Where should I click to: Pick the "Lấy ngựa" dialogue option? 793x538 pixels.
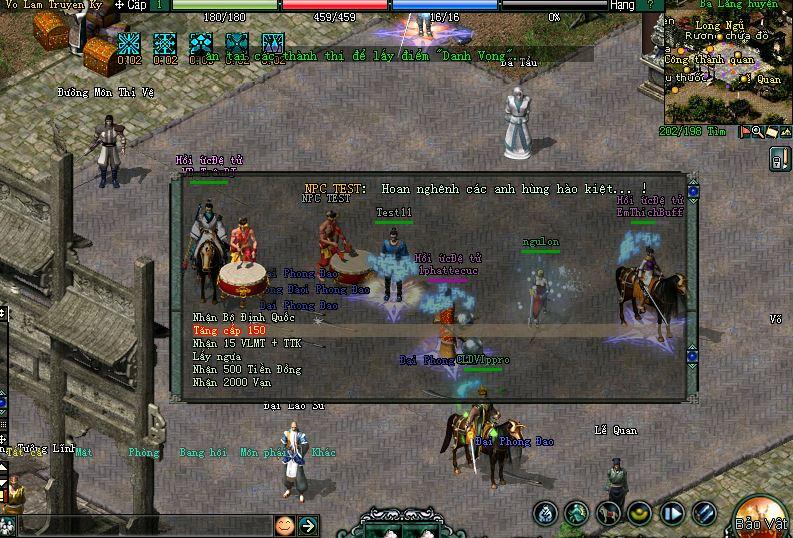[215, 356]
